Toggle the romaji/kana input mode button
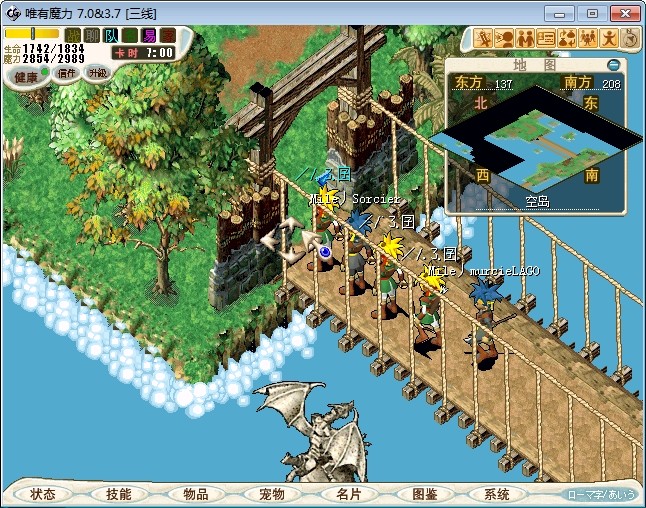The image size is (646, 508). [600, 494]
